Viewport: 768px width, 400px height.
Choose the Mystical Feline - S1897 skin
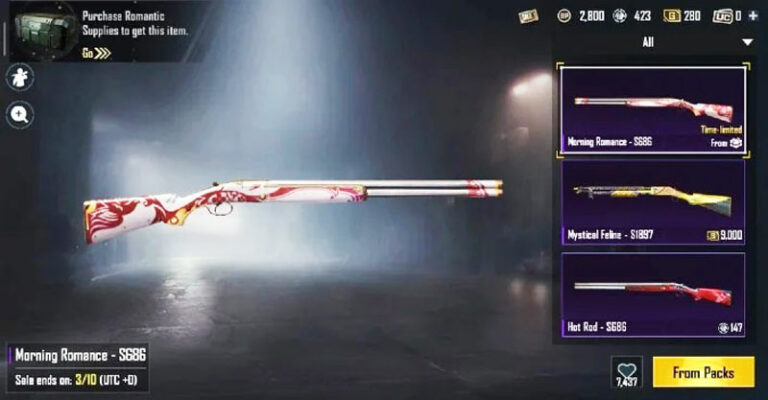coord(652,202)
